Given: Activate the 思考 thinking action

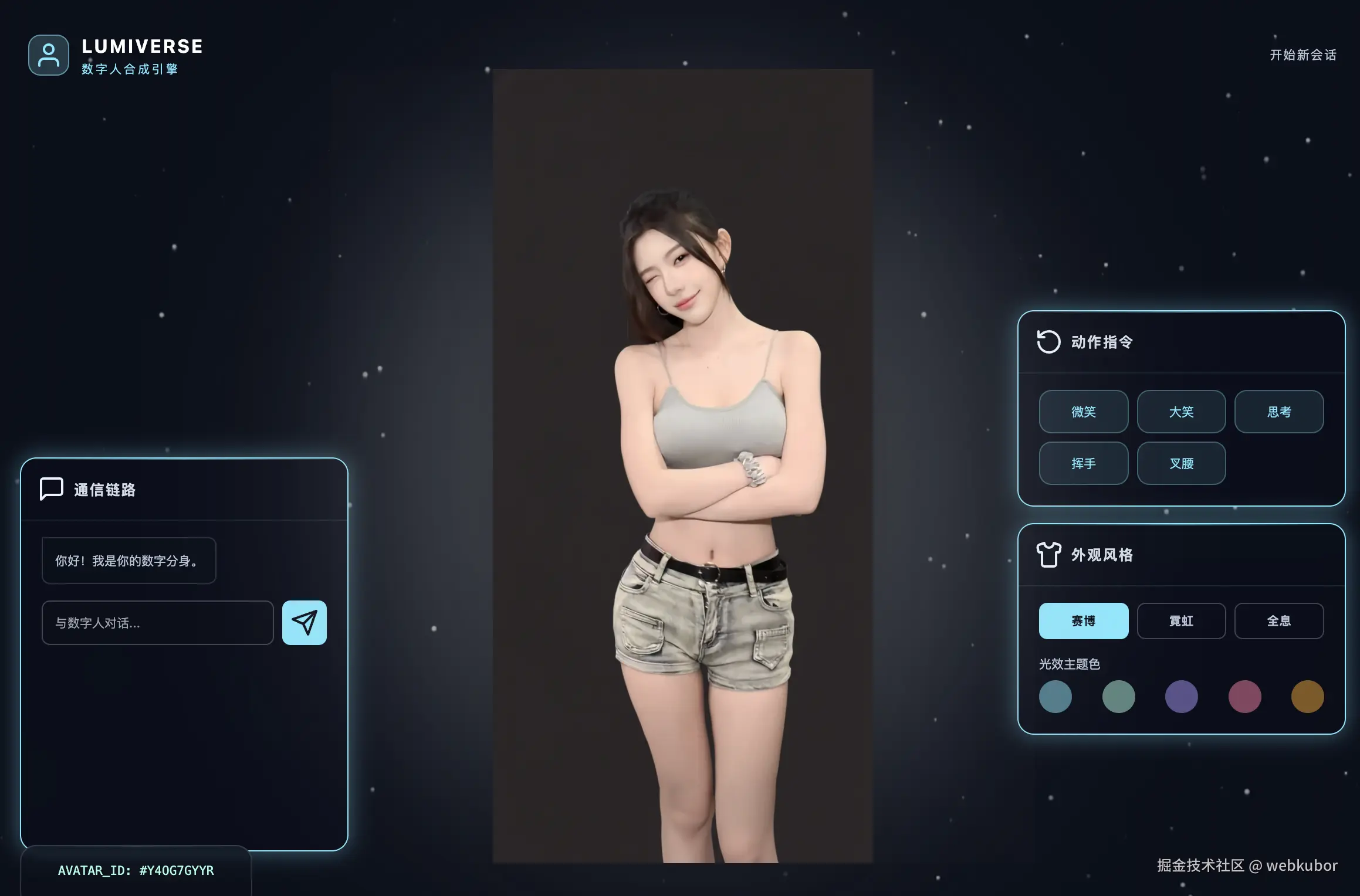Looking at the screenshot, I should pyautogui.click(x=1278, y=412).
